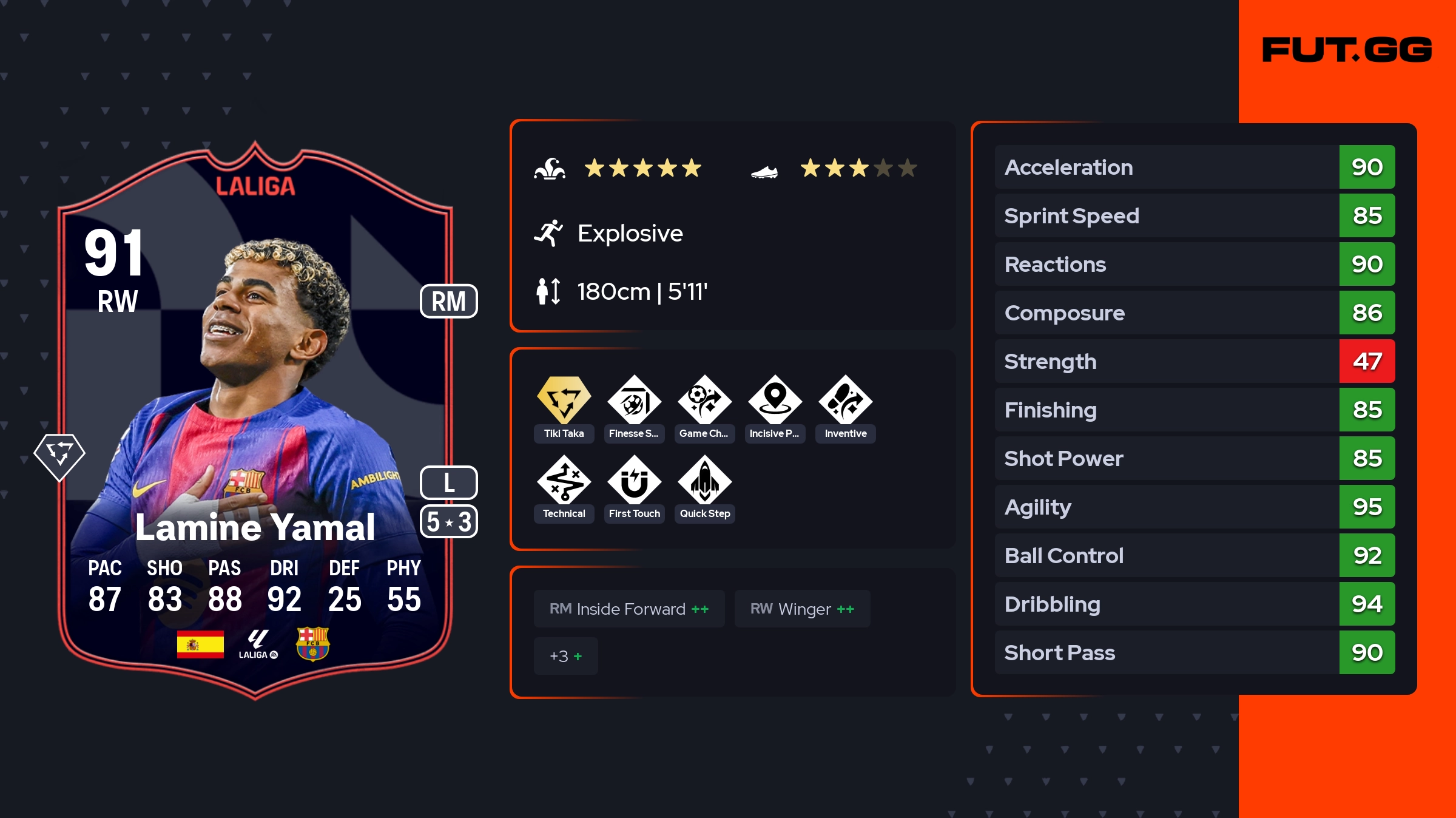
Task: Select the Acceleration stat row
Action: click(x=1195, y=167)
